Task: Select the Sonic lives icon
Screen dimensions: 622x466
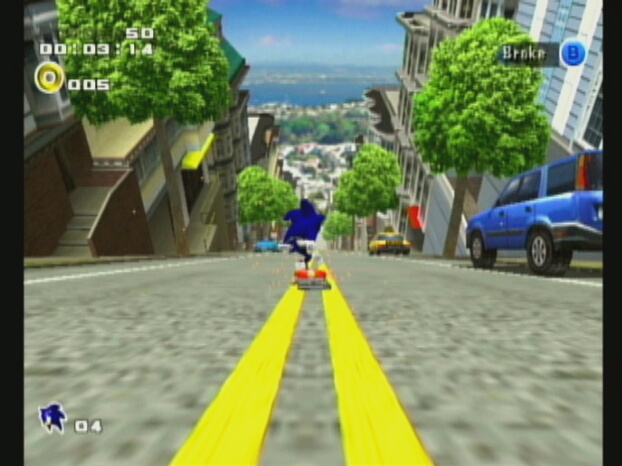Action: [x=52, y=417]
